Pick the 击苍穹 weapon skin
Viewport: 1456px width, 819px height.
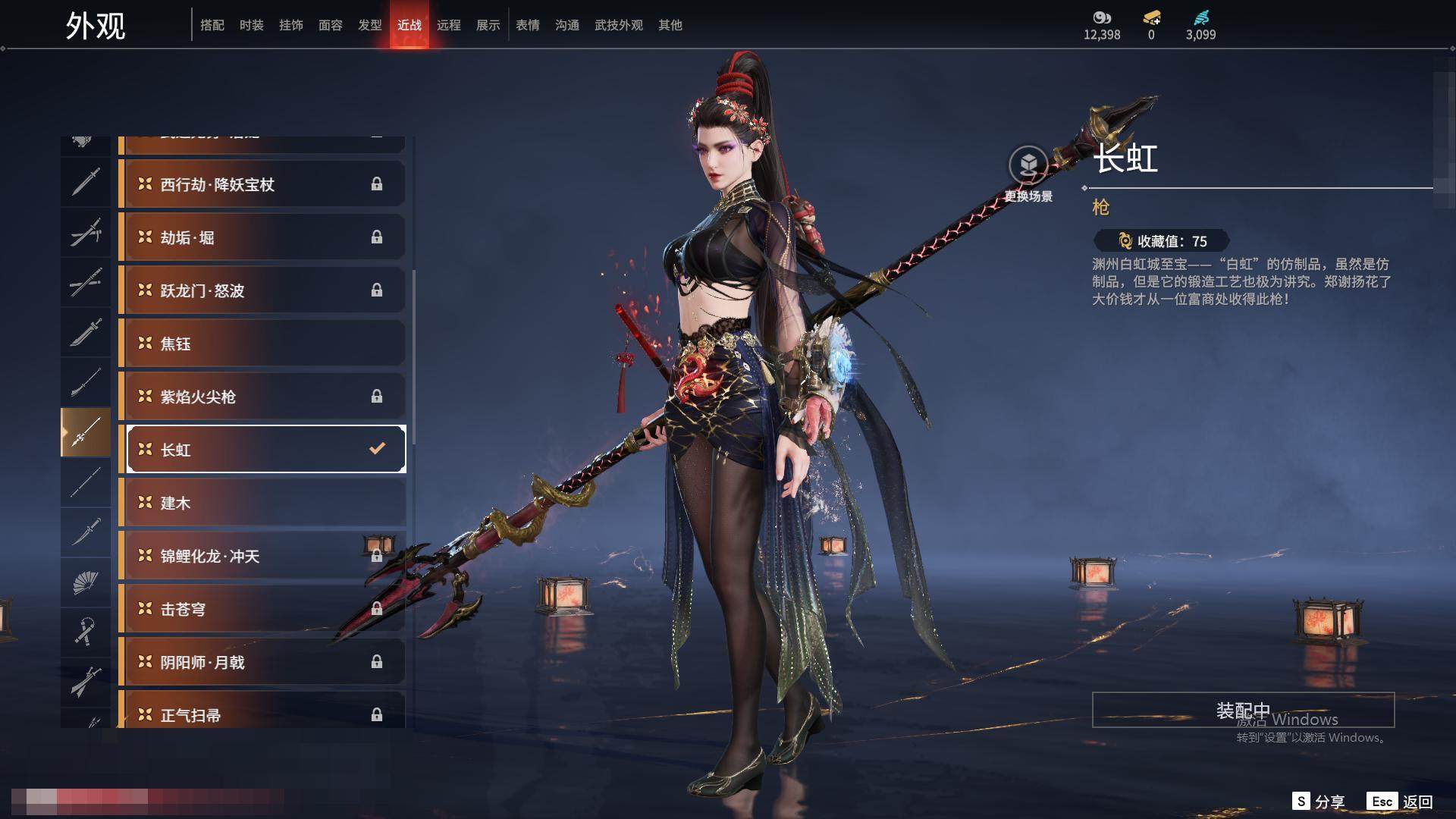(x=262, y=609)
